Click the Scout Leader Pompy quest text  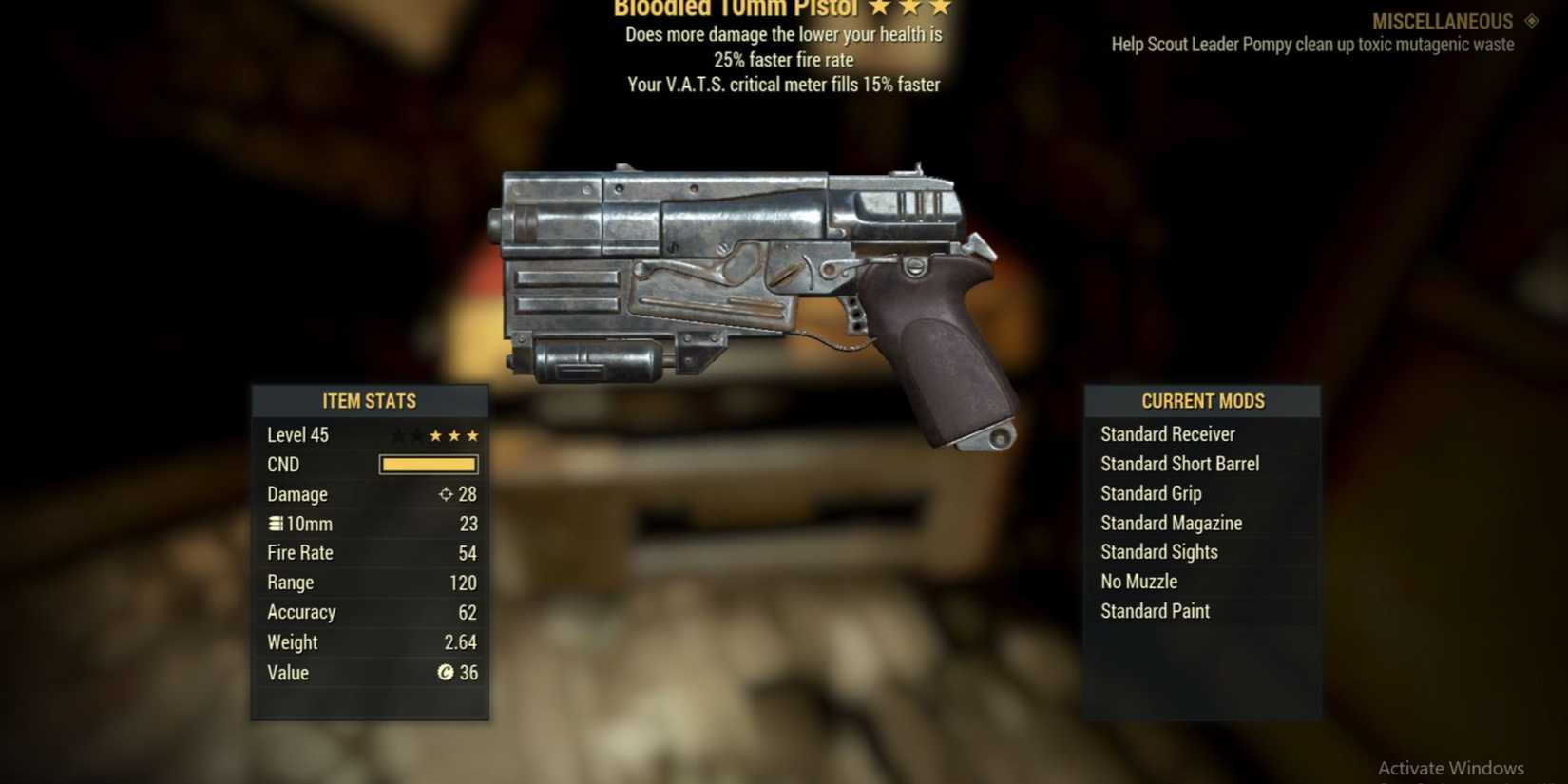pos(1311,44)
